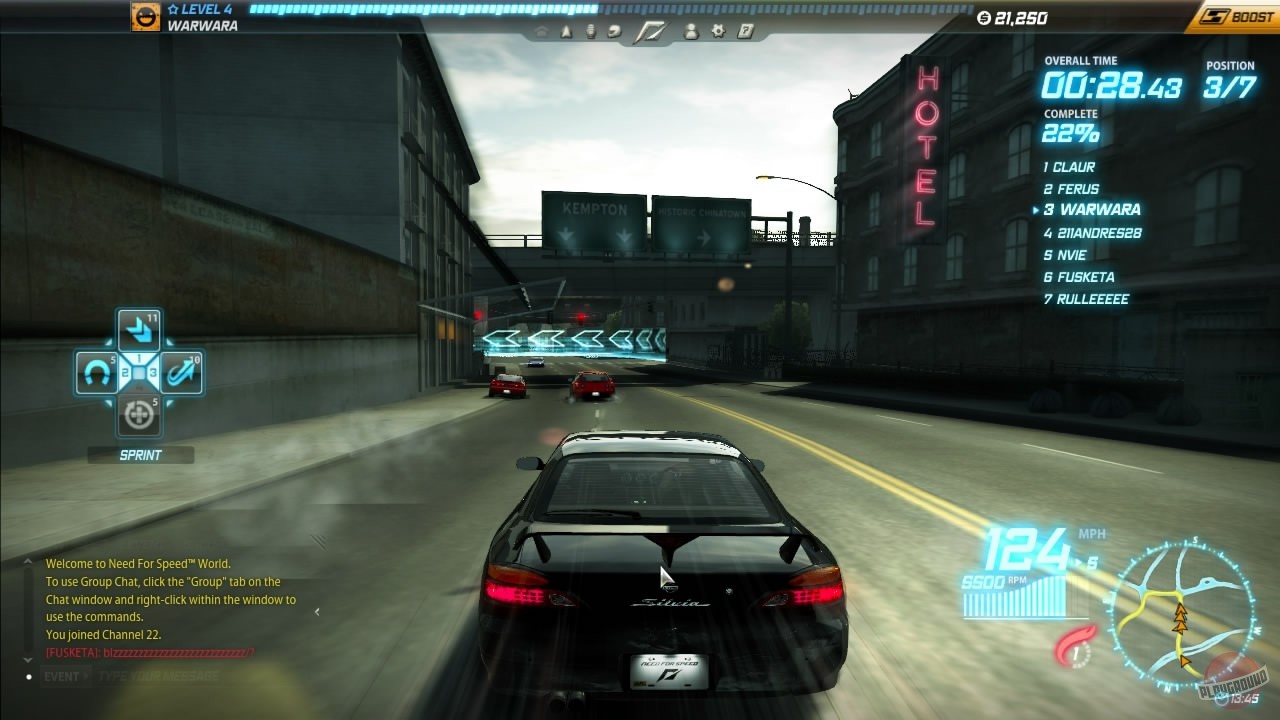Activate the Repair power-up icon

pyautogui.click(x=138, y=412)
